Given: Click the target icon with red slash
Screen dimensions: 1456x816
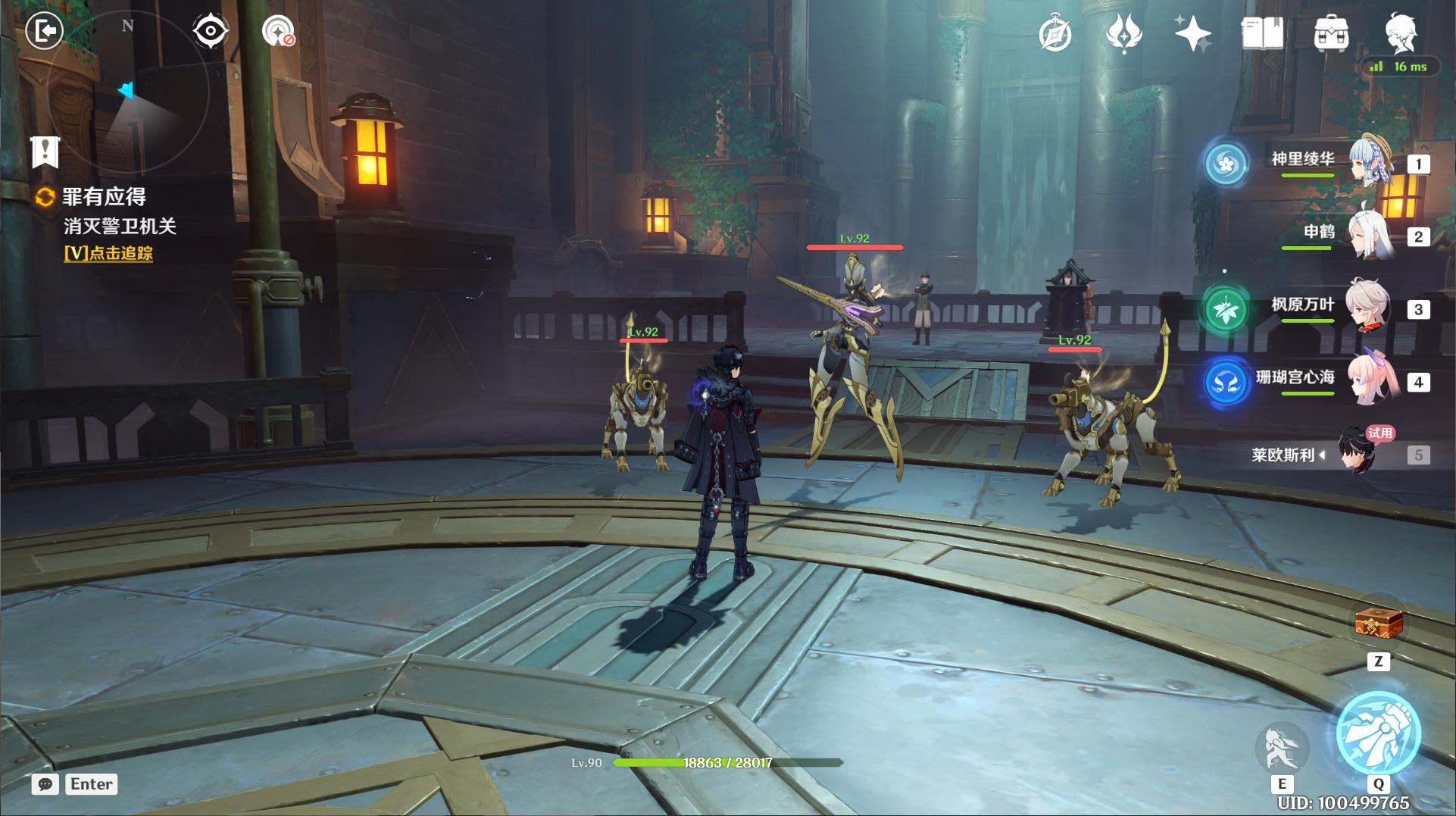Looking at the screenshot, I should (278, 32).
